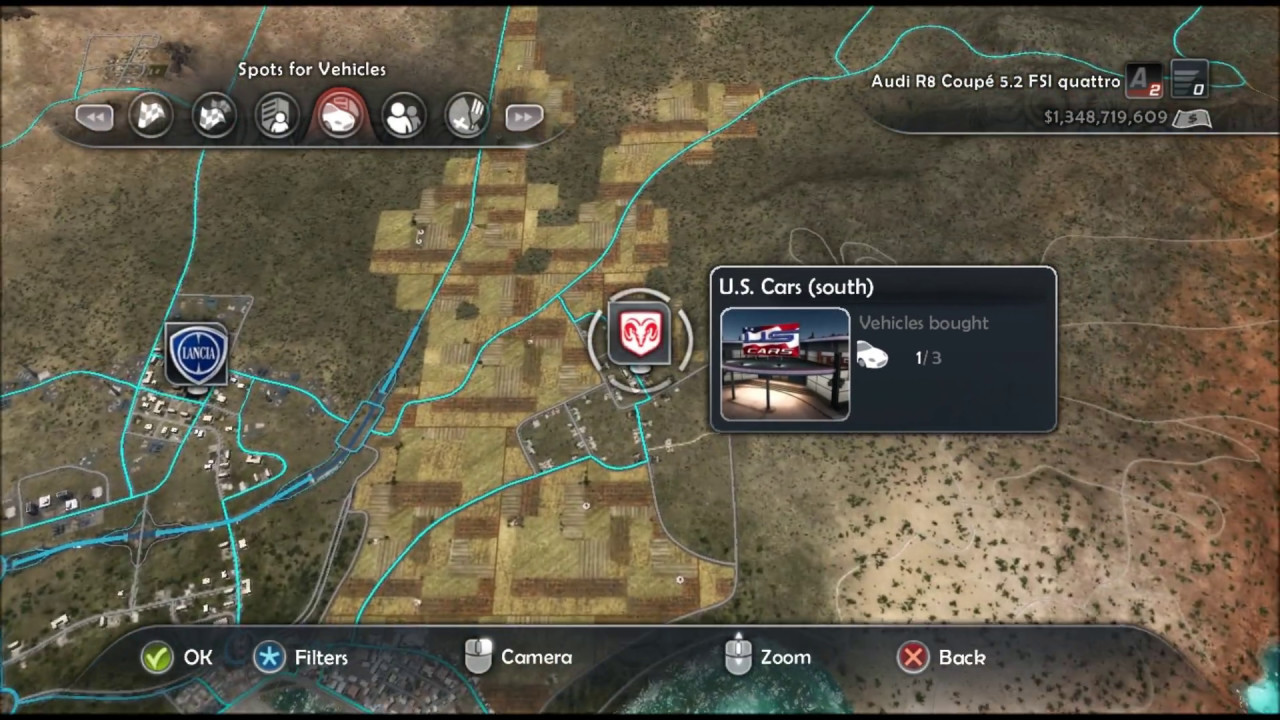
Task: Select the Spots for Vehicles car filter
Action: [340, 115]
